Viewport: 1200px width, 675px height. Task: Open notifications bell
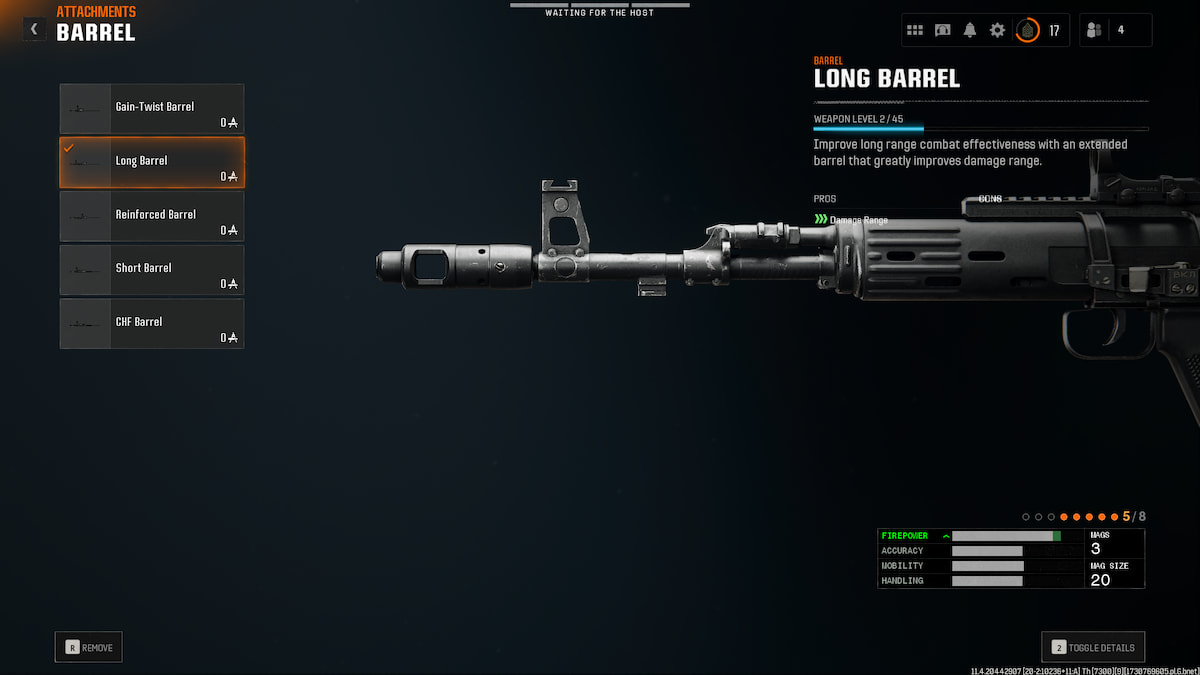pos(970,30)
